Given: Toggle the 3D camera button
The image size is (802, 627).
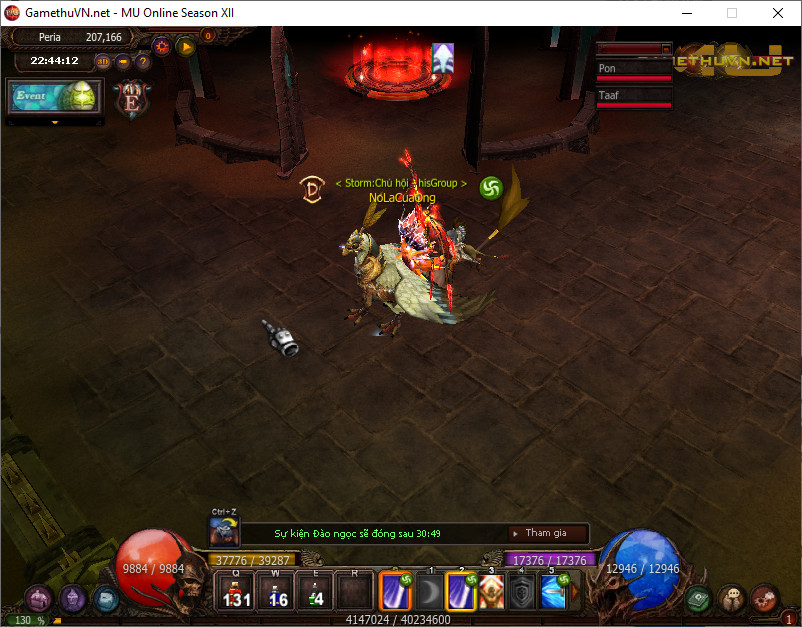Looking at the screenshot, I should click(x=103, y=62).
